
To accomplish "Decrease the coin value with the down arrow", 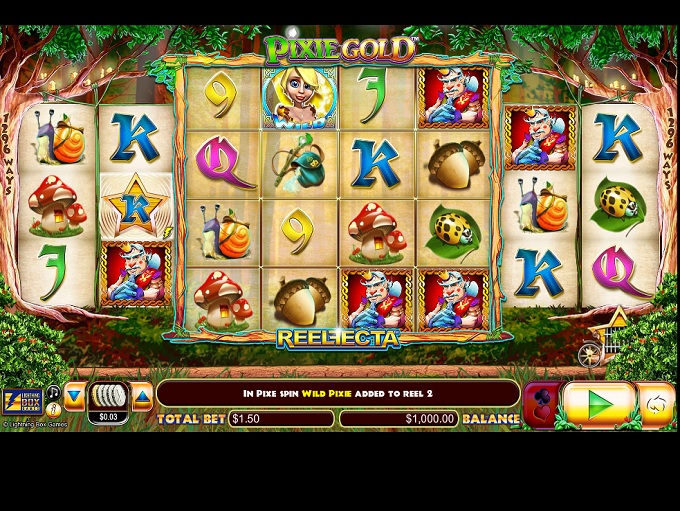I will (x=75, y=397).
